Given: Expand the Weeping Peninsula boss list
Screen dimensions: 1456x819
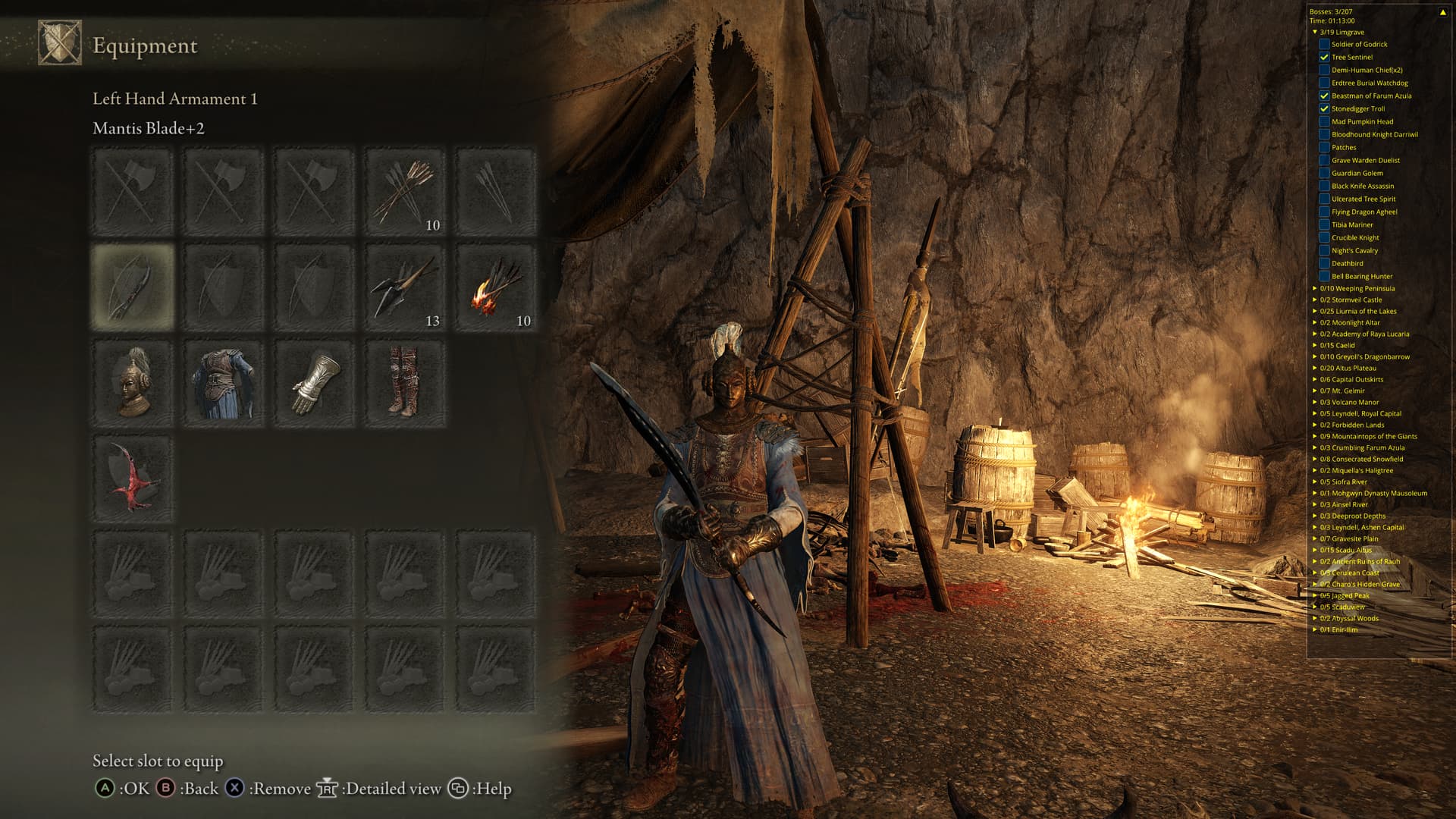Looking at the screenshot, I should [1315, 288].
